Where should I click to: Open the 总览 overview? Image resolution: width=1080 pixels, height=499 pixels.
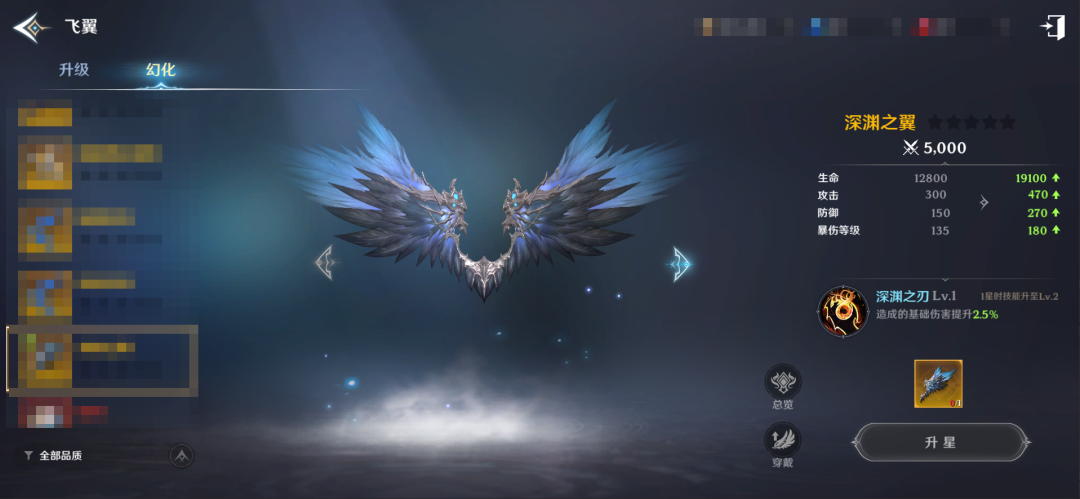pyautogui.click(x=782, y=385)
